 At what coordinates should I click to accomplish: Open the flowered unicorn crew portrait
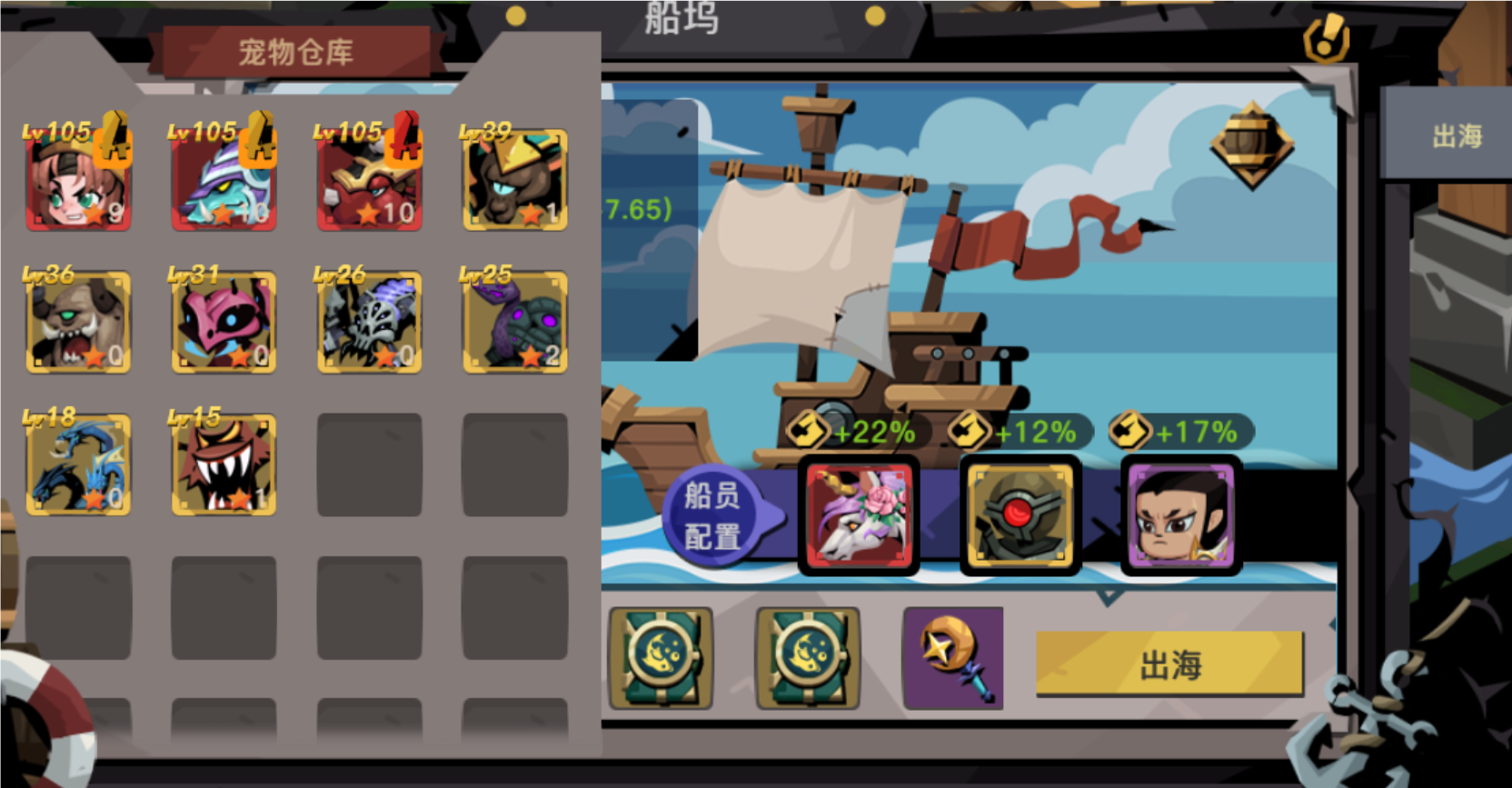859,516
